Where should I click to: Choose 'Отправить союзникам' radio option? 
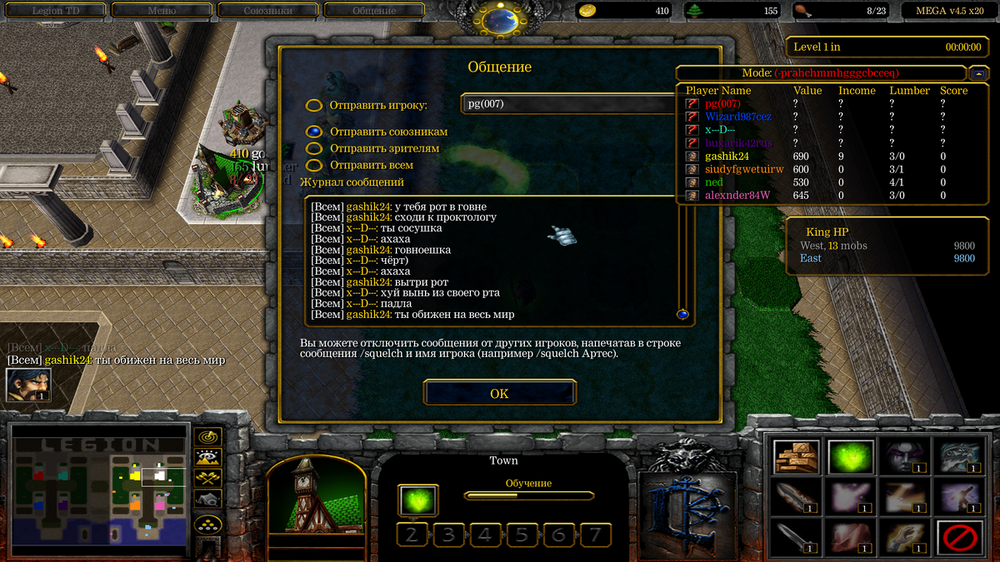(x=314, y=131)
